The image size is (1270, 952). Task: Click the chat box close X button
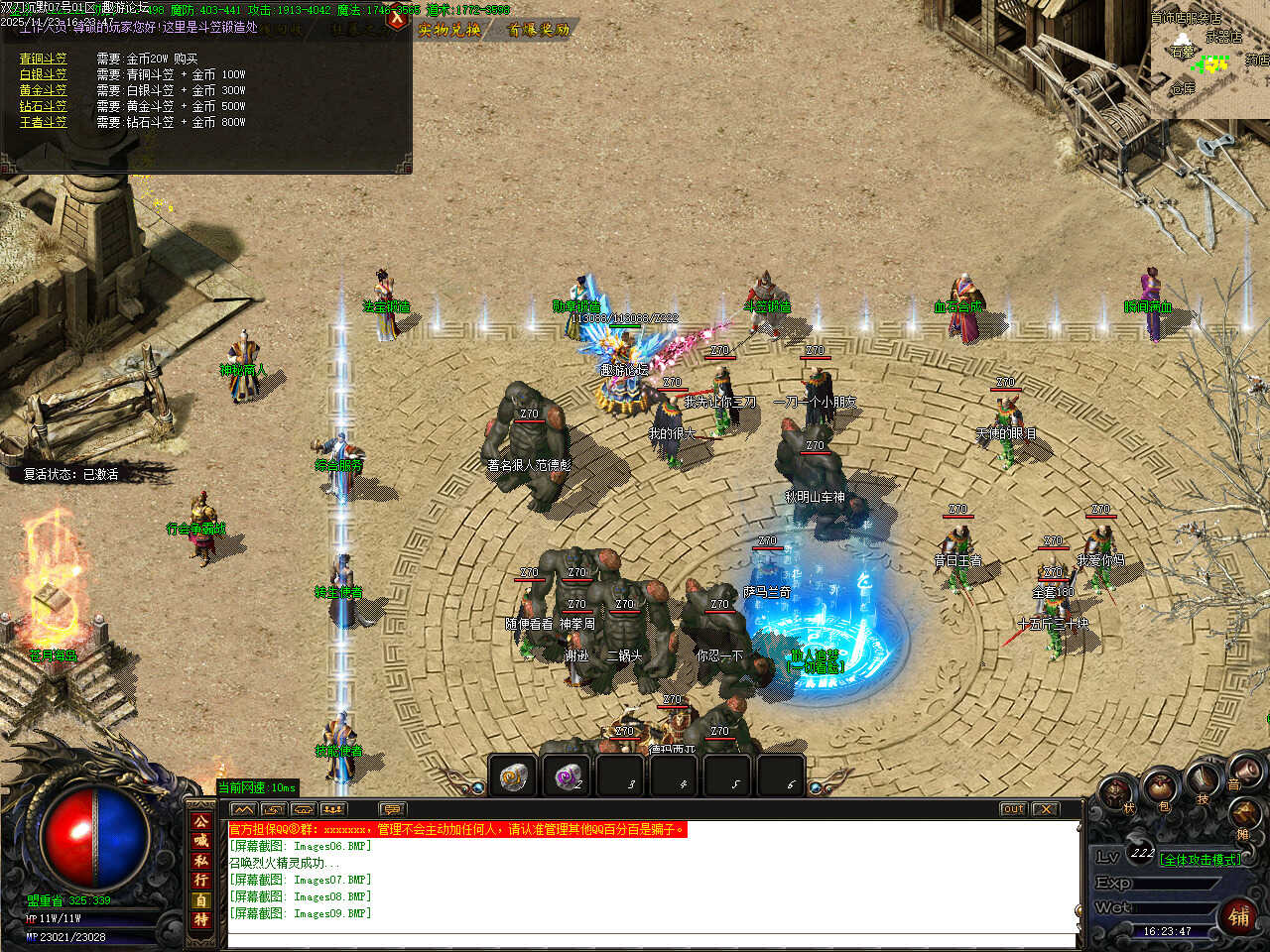[1046, 809]
